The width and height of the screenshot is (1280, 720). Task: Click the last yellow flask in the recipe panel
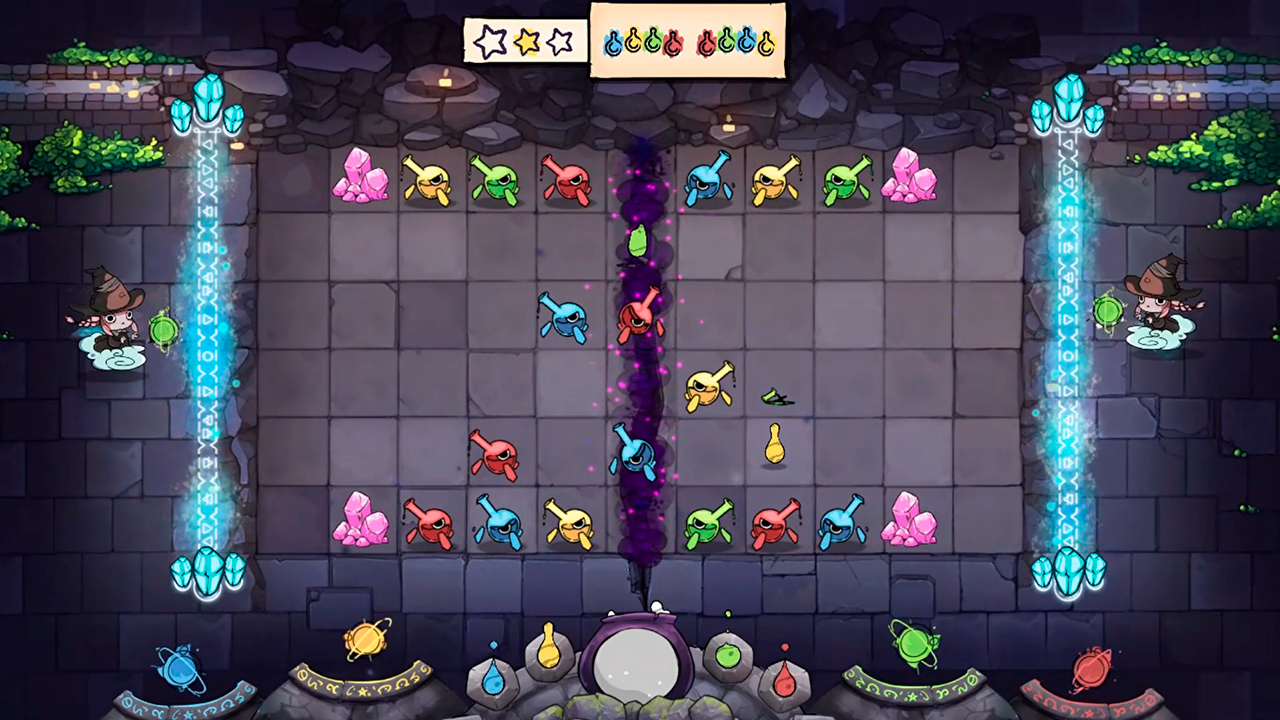point(766,42)
